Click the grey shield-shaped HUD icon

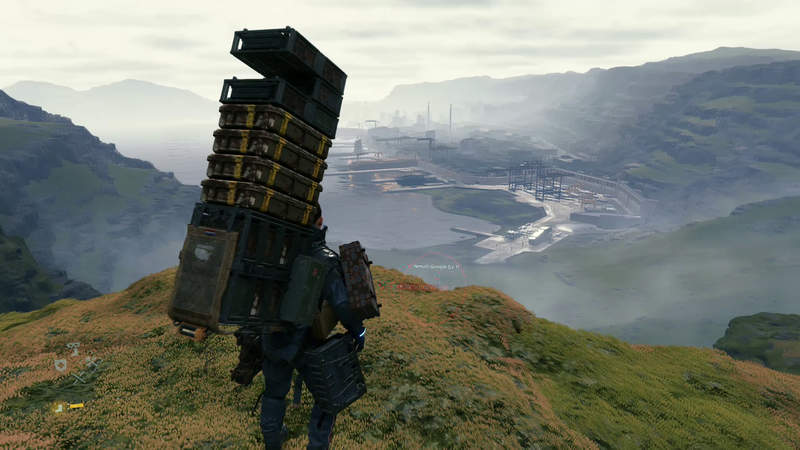point(62,366)
